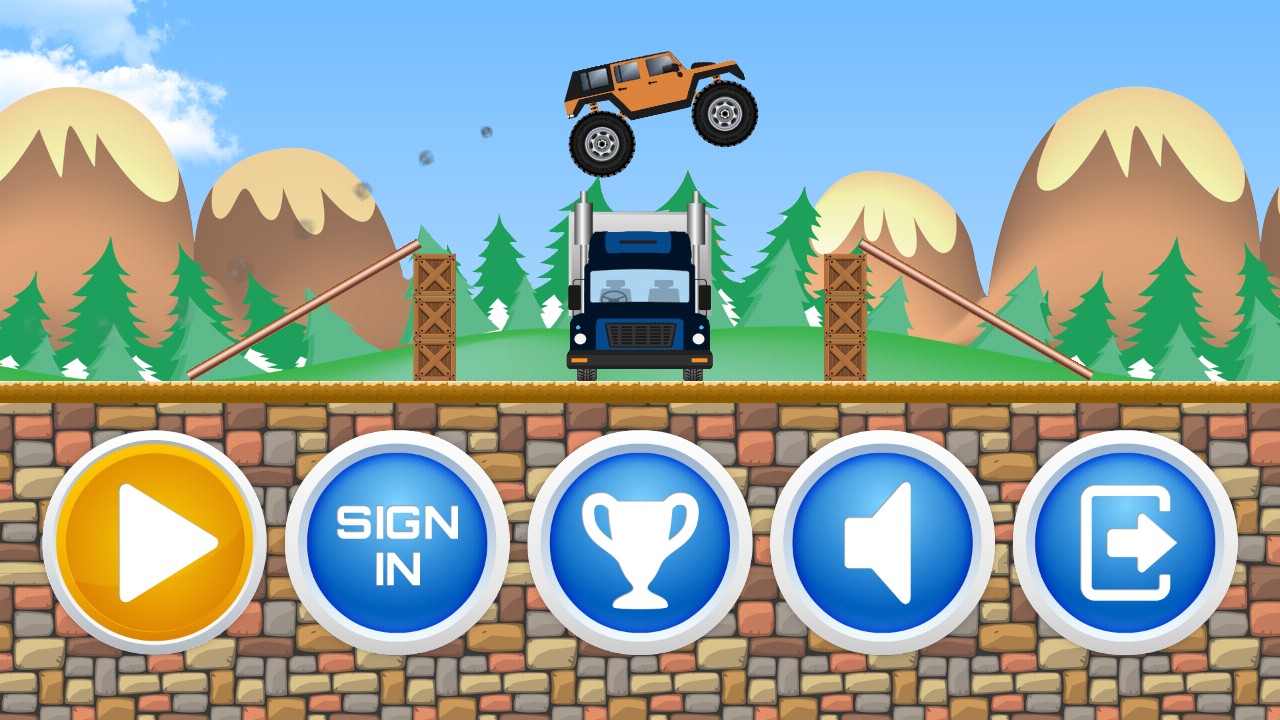The image size is (1280, 720).
Task: Toggle sound with the speaker button
Action: [882, 542]
